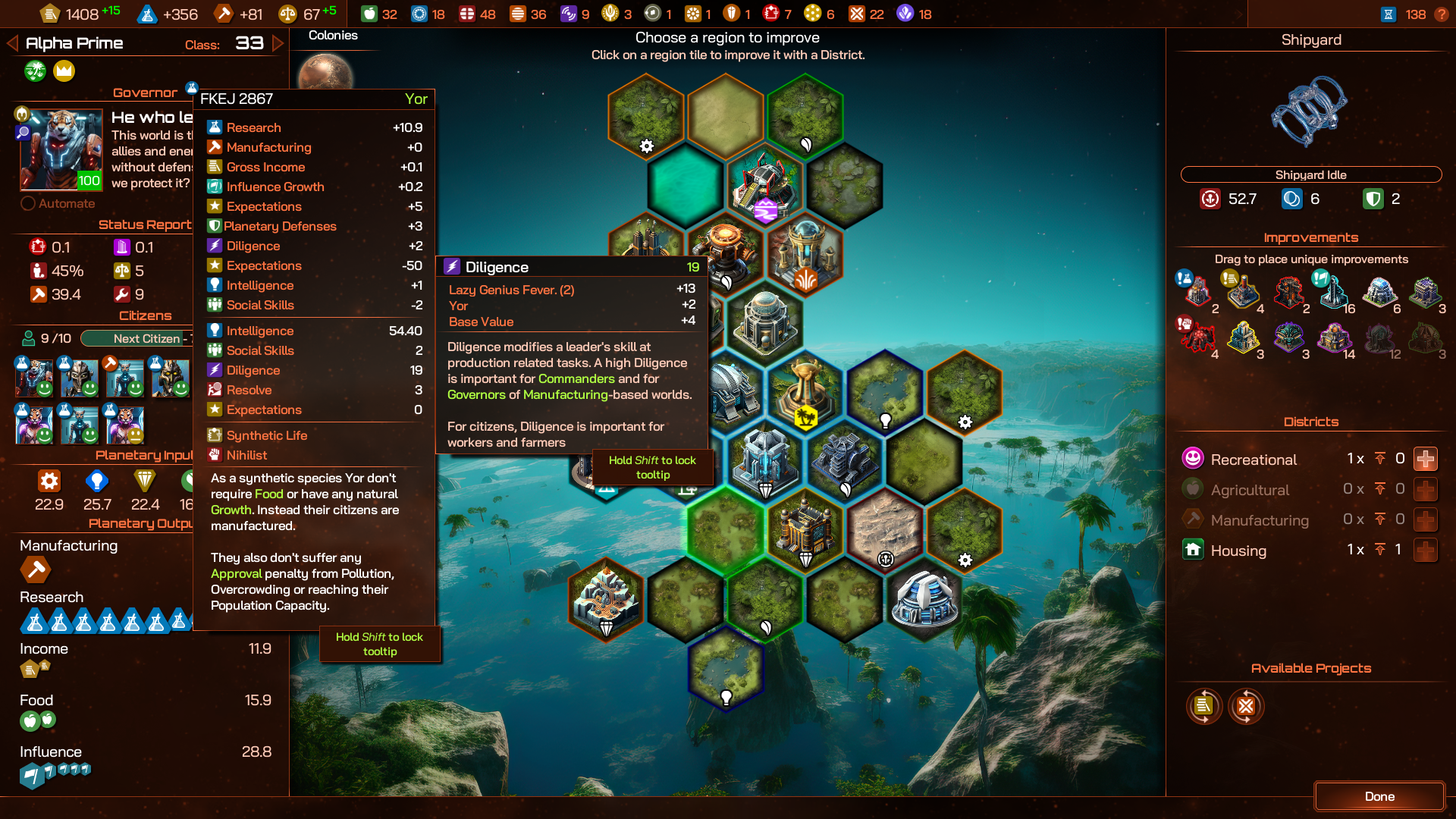
Task: Select the governor tiger portrait
Action: (x=61, y=149)
